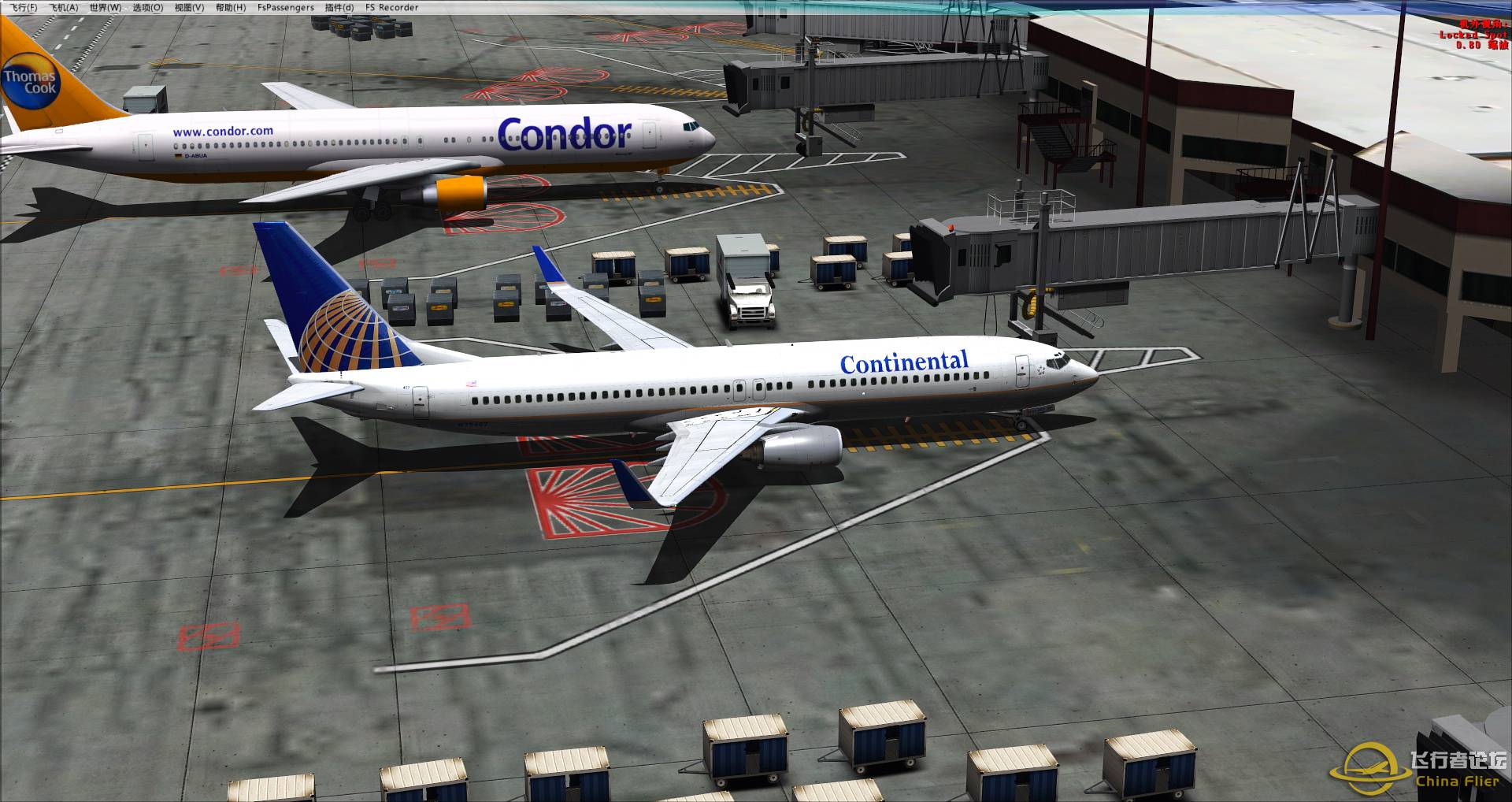Open the FS Recorder menu
Image resolution: width=1512 pixels, height=802 pixels.
click(391, 7)
